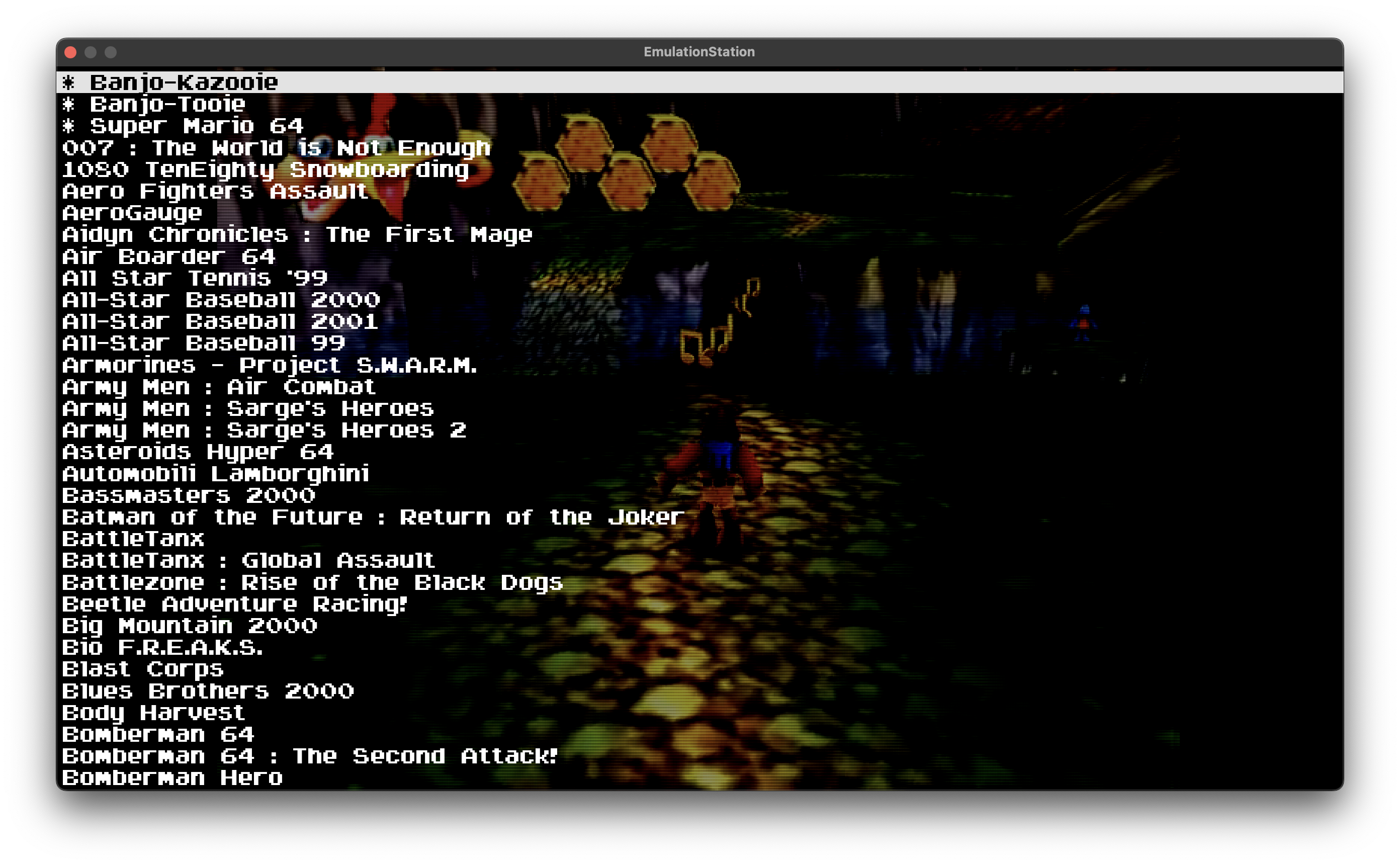Select Aero Fighters Assault
The width and height of the screenshot is (1400, 865).
coord(215,192)
